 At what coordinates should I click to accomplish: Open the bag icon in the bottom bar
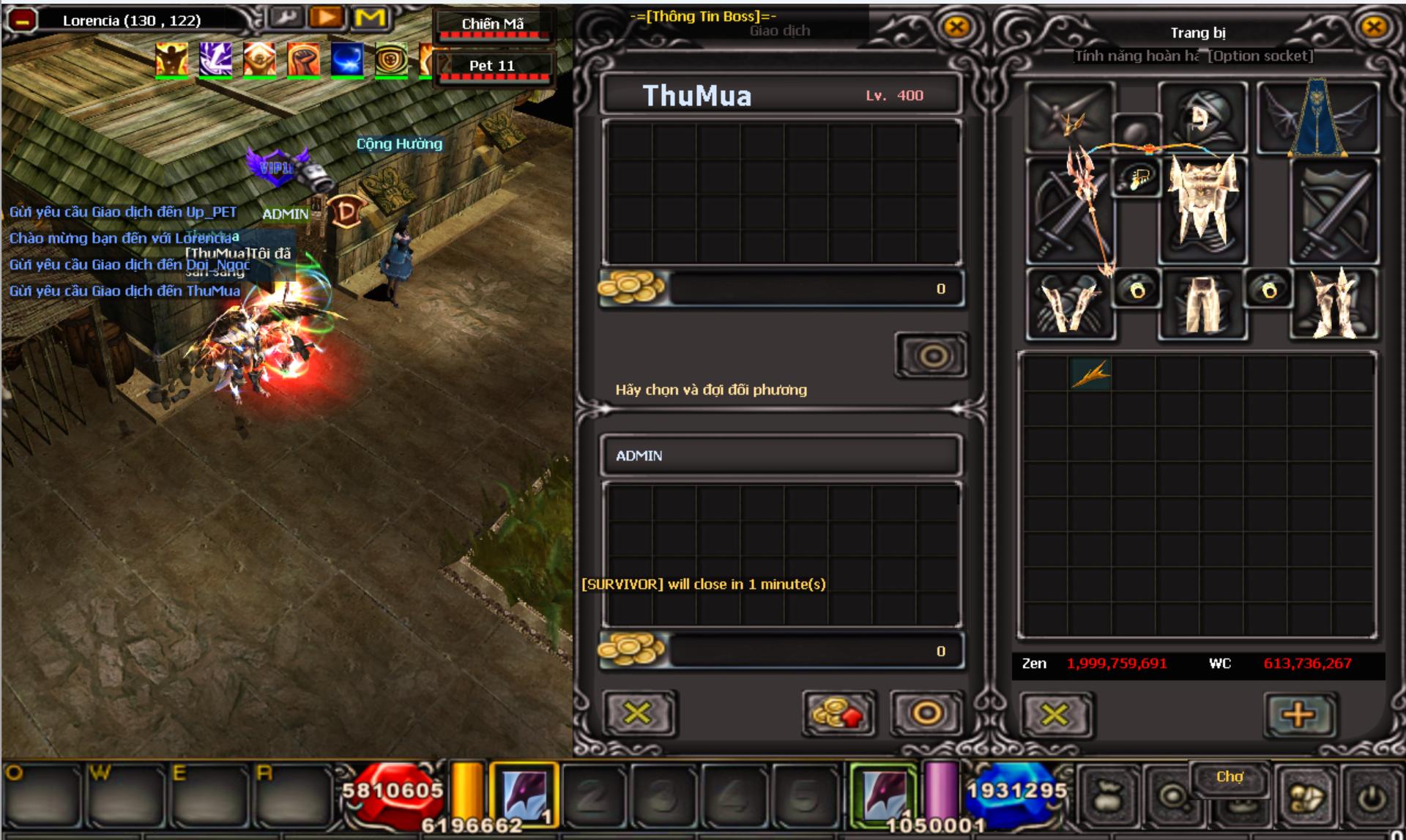1107,798
